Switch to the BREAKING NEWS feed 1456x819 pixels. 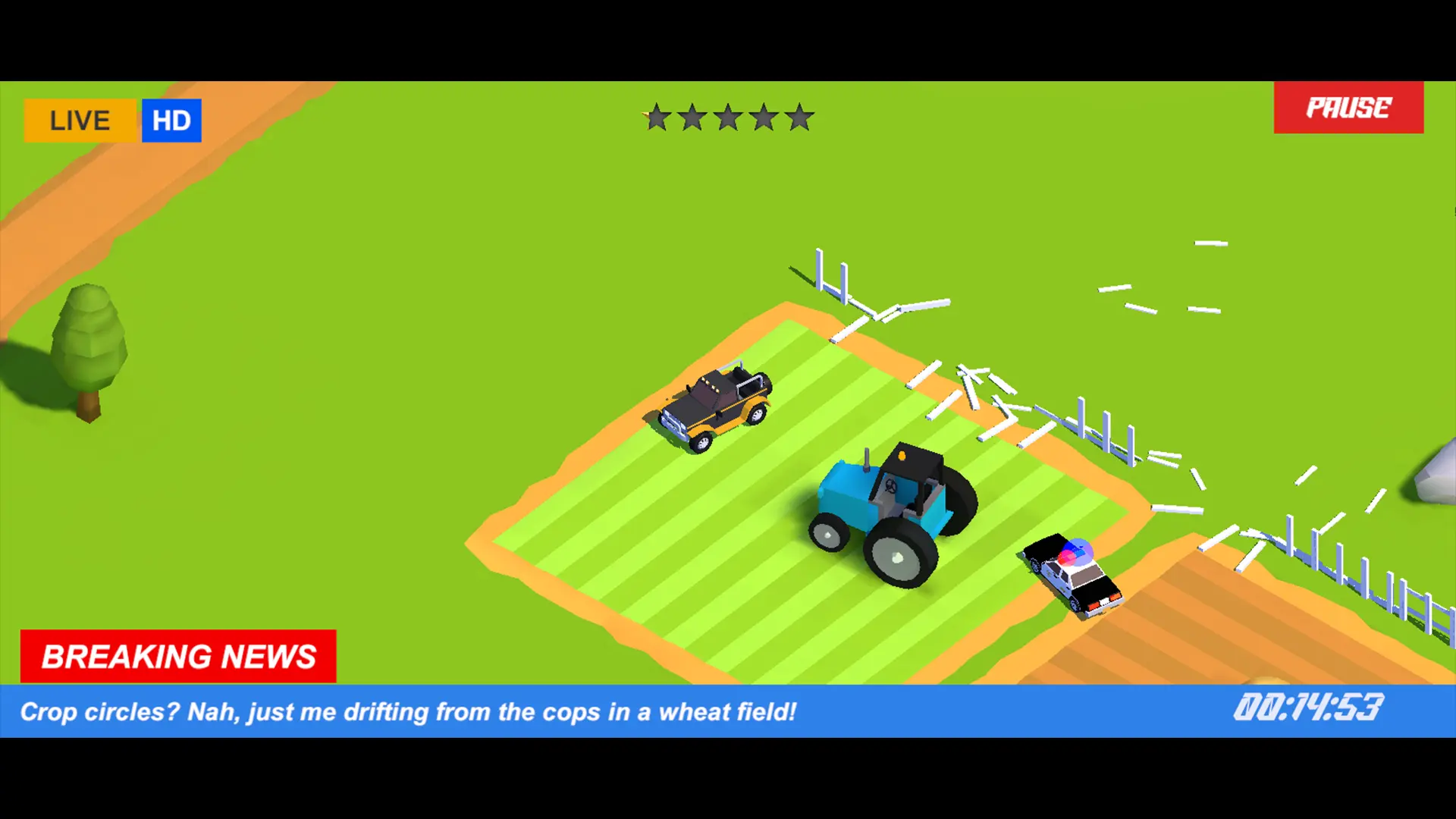178,655
